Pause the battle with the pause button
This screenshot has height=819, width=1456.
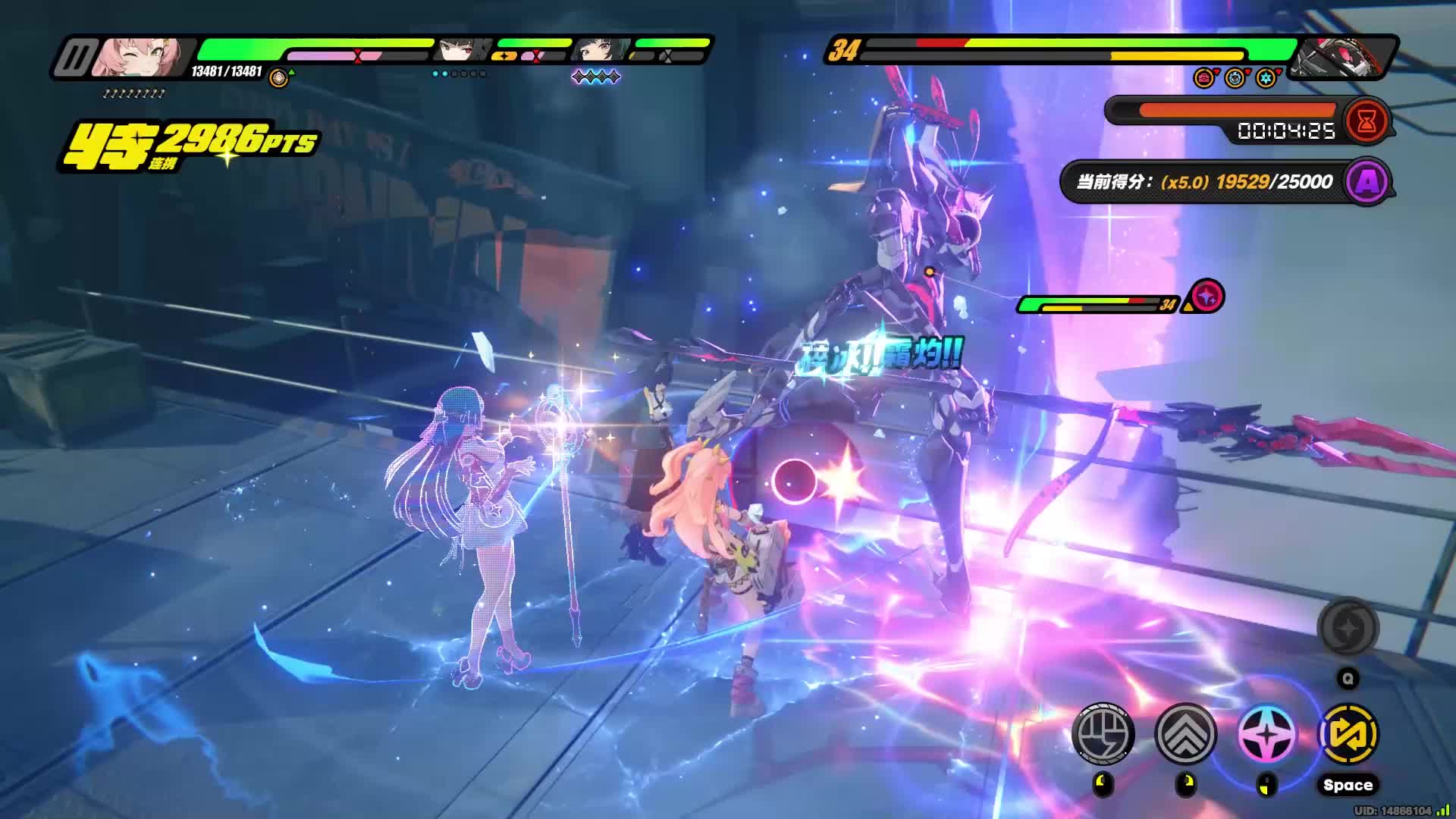point(76,58)
